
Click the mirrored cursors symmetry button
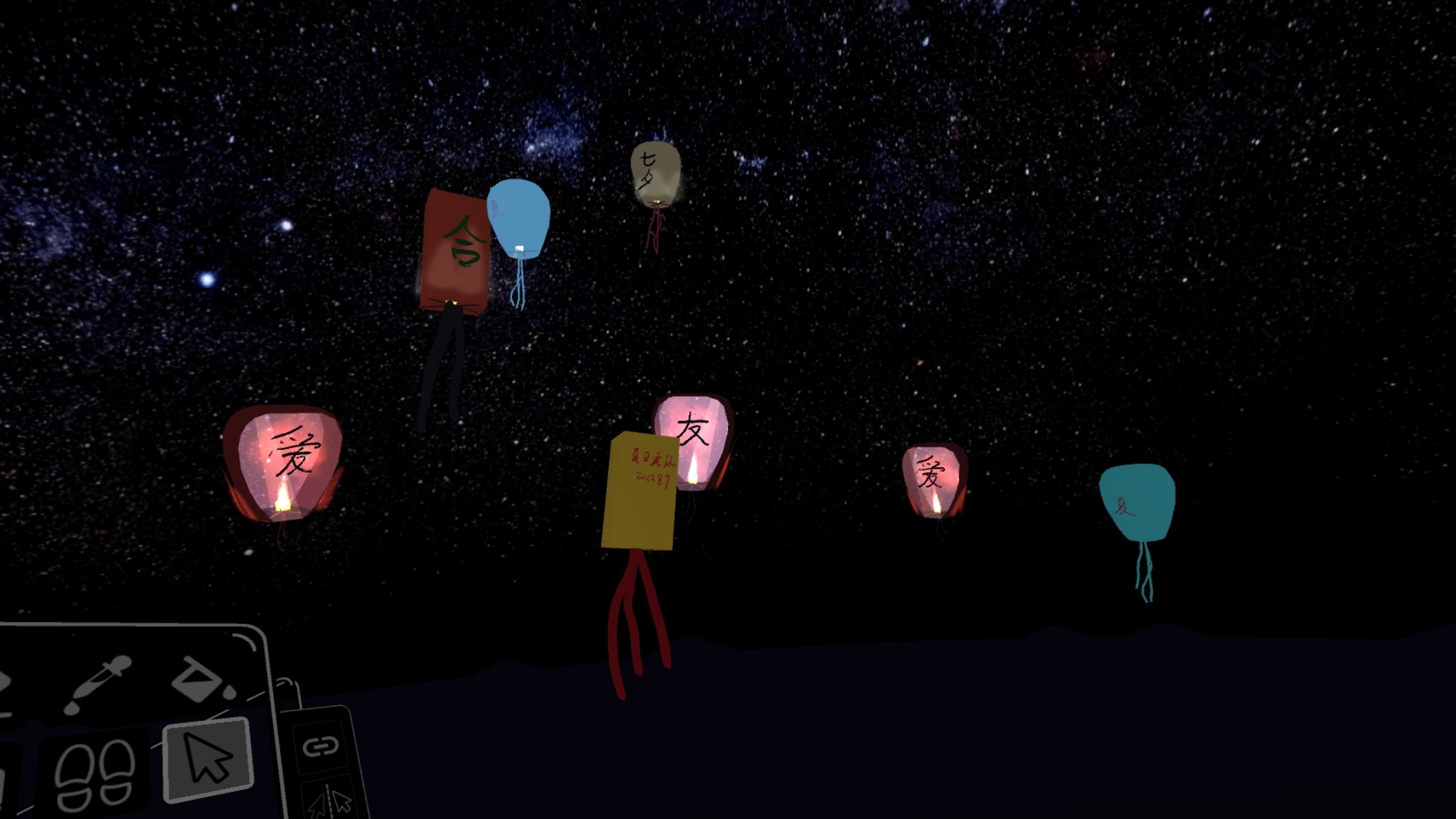click(x=331, y=801)
